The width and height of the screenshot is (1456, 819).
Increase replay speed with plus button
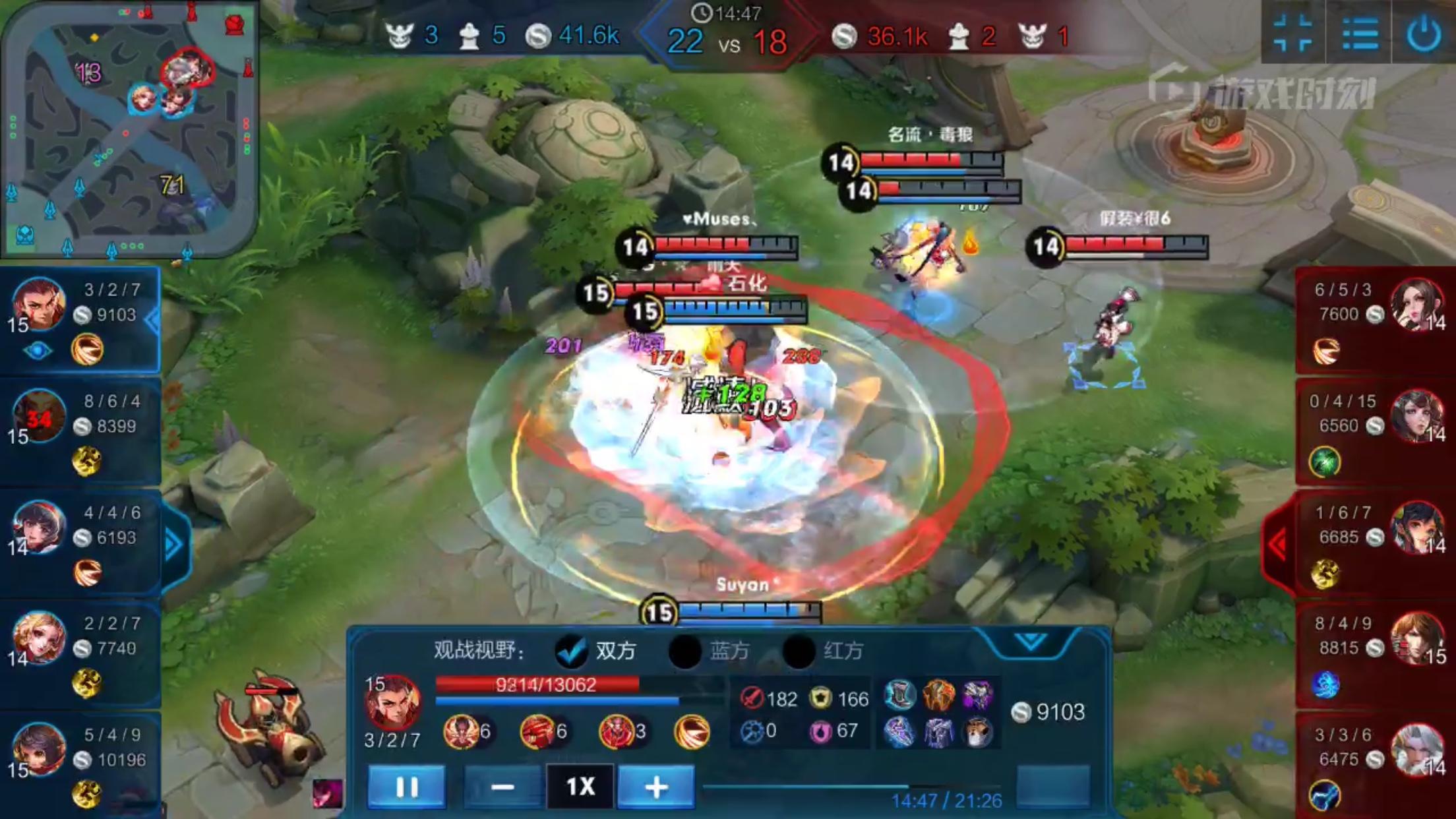656,787
